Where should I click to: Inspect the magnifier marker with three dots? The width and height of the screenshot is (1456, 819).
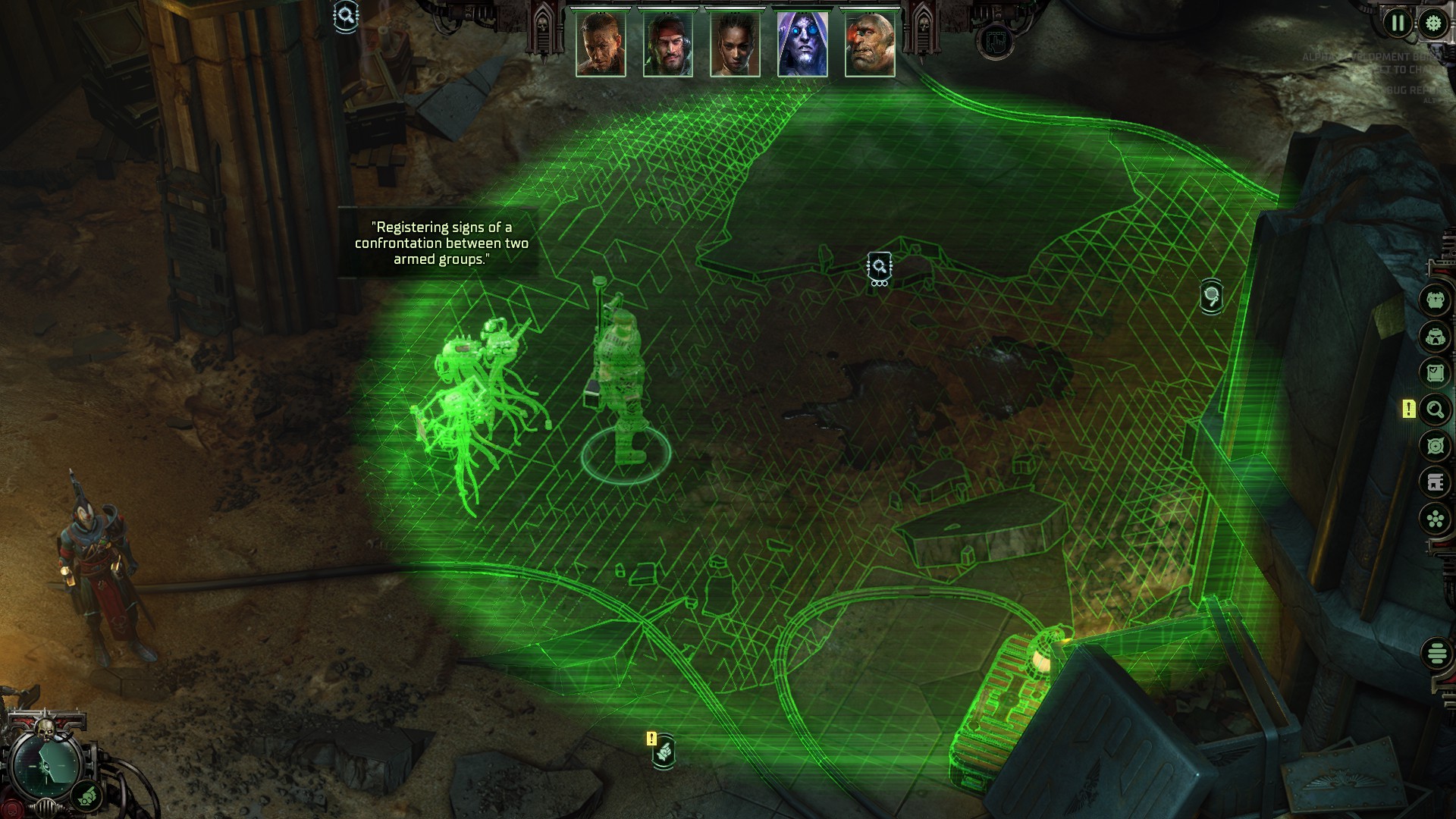coord(880,268)
